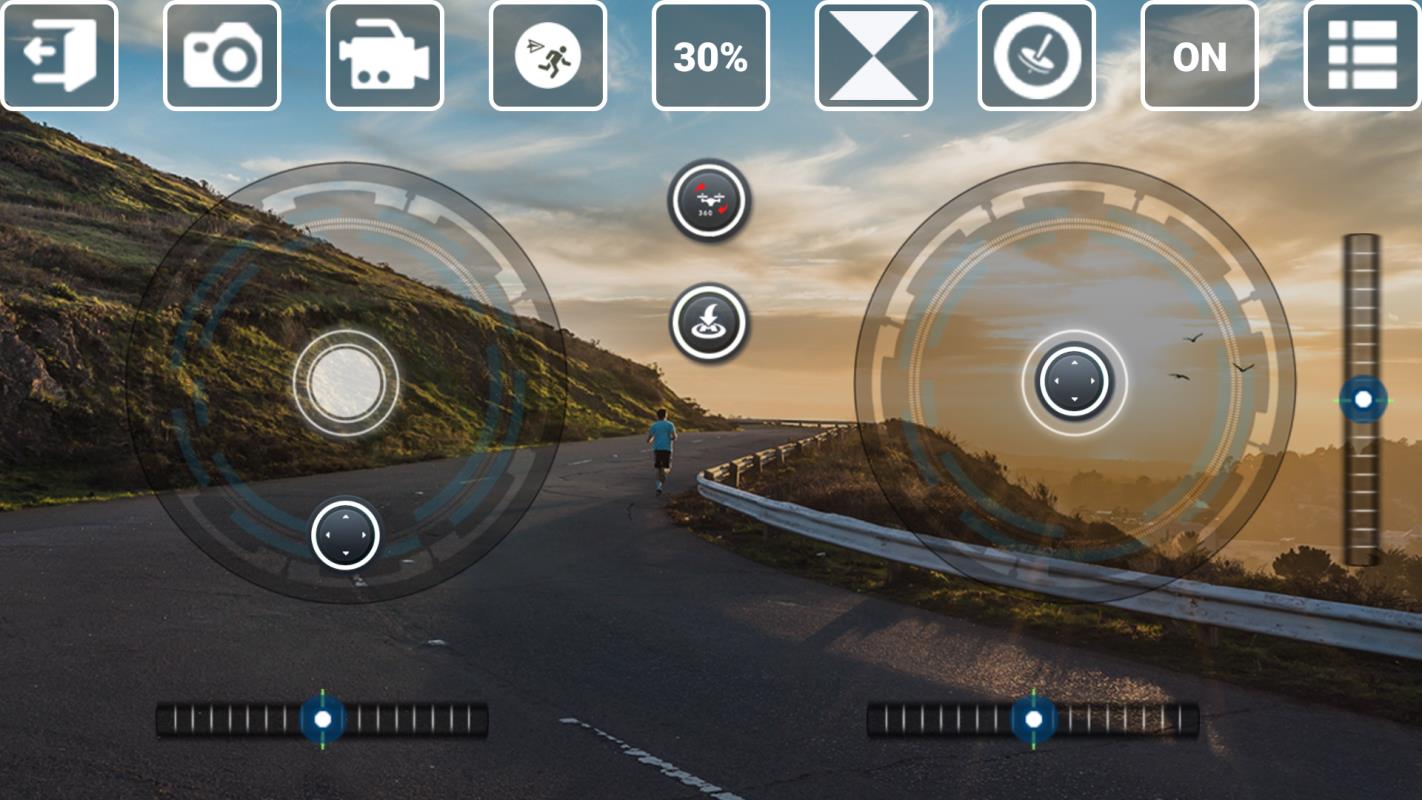Trigger the 360 flip button

[x=709, y=200]
